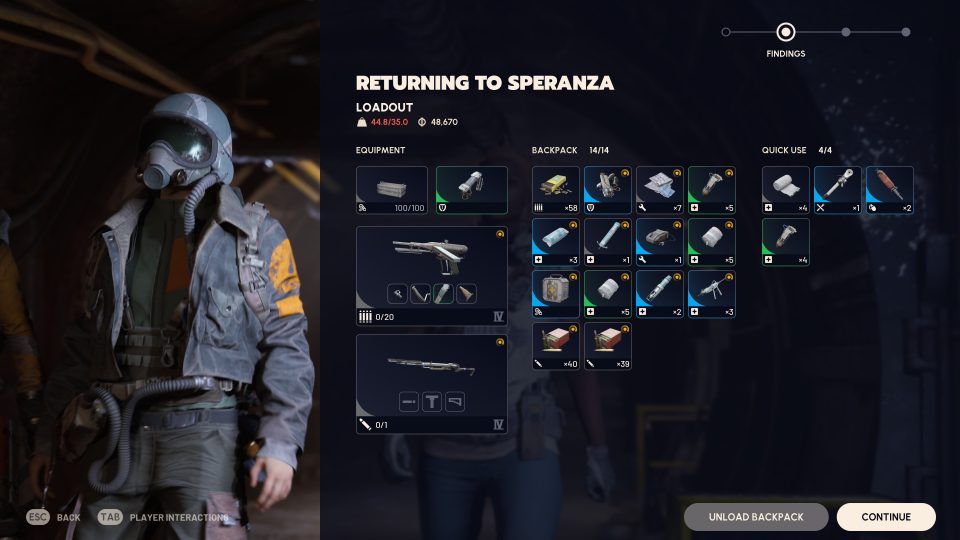Select the quick use wrench tool slot
The height and width of the screenshot is (540, 960).
click(x=838, y=190)
